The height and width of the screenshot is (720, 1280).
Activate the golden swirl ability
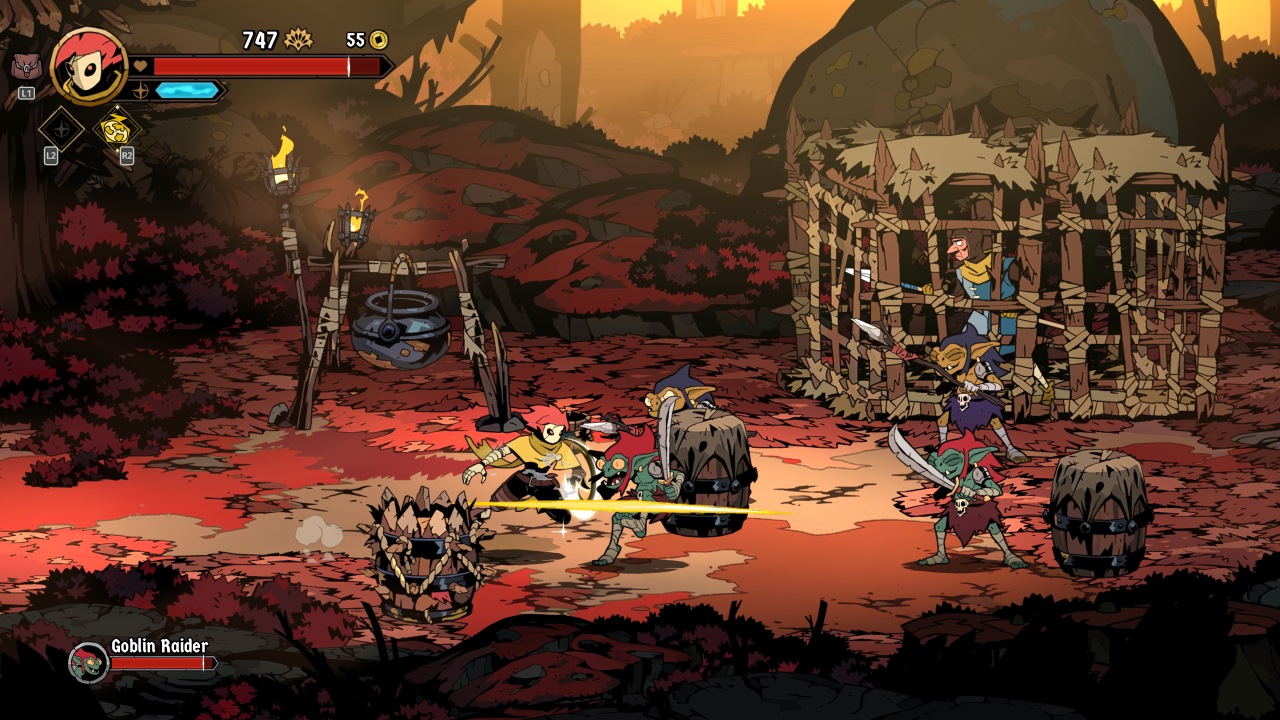tap(117, 129)
